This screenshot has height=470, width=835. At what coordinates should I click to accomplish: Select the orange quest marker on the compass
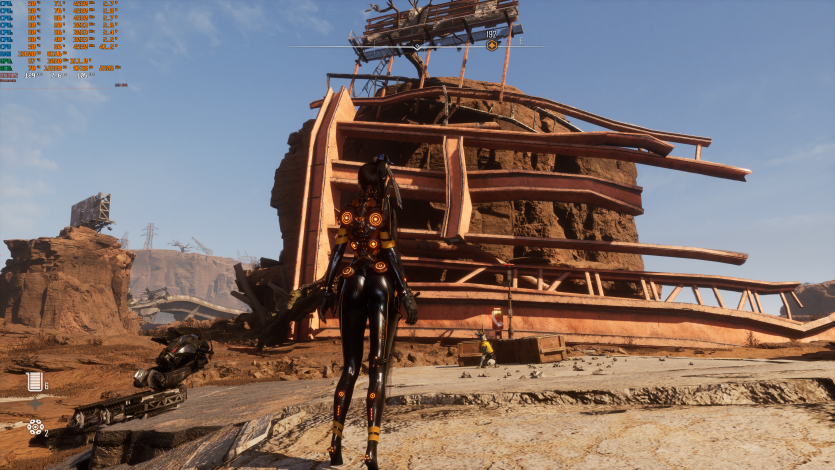[x=492, y=45]
